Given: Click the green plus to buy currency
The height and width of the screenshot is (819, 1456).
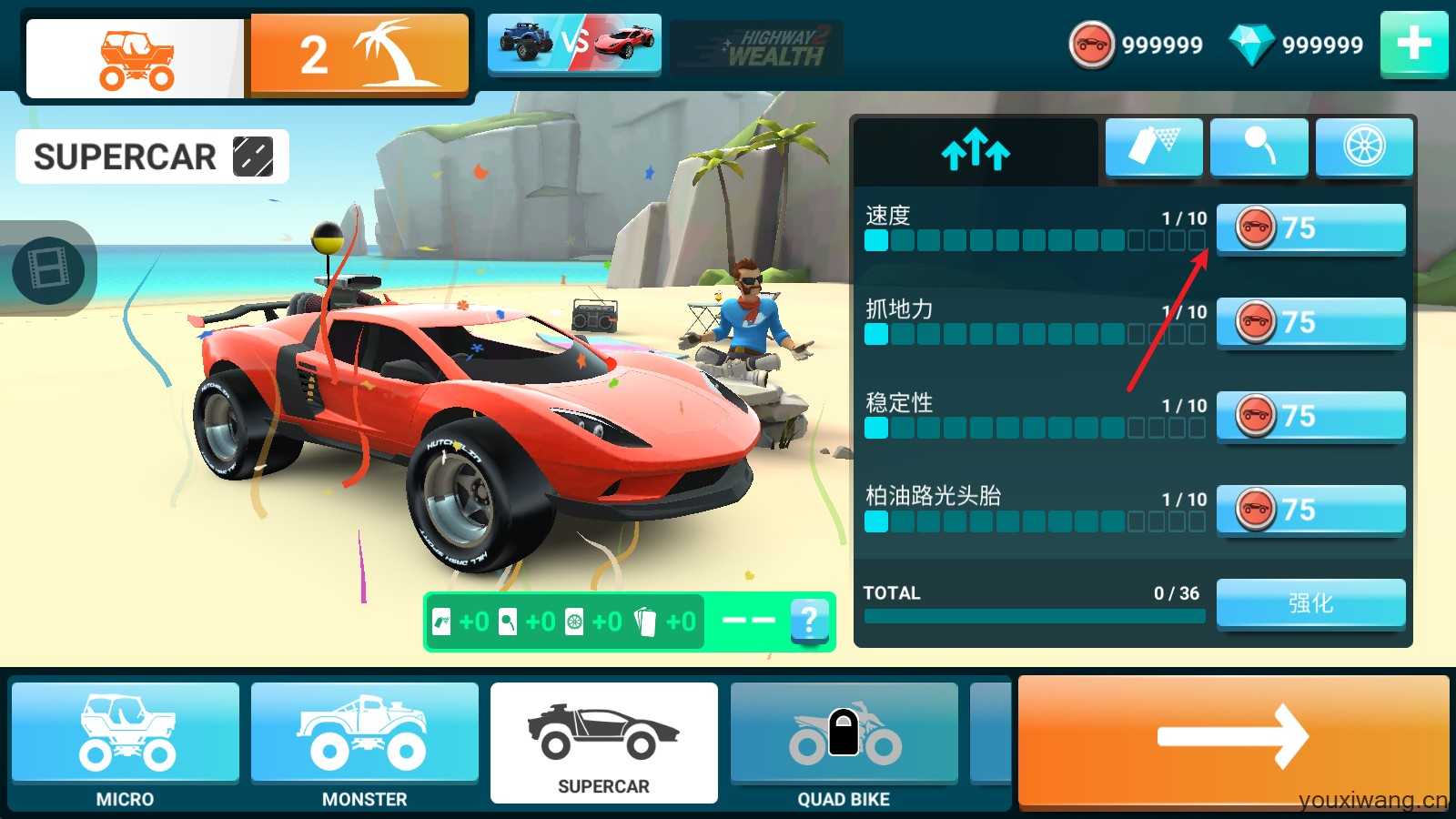Looking at the screenshot, I should [x=1413, y=42].
